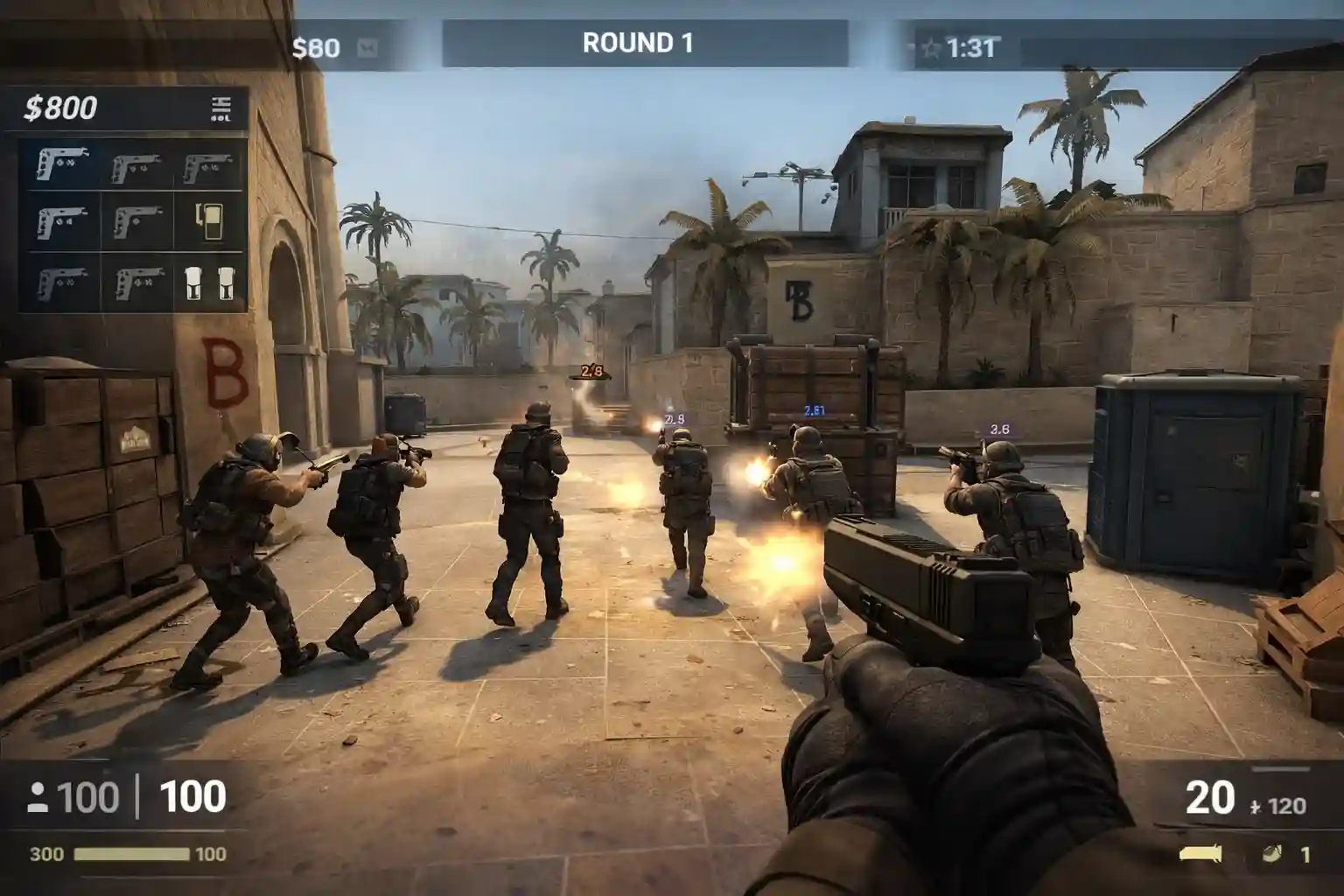The width and height of the screenshot is (1344, 896).
Task: Select the highlighted pistol in buy menu
Action: click(x=61, y=164)
